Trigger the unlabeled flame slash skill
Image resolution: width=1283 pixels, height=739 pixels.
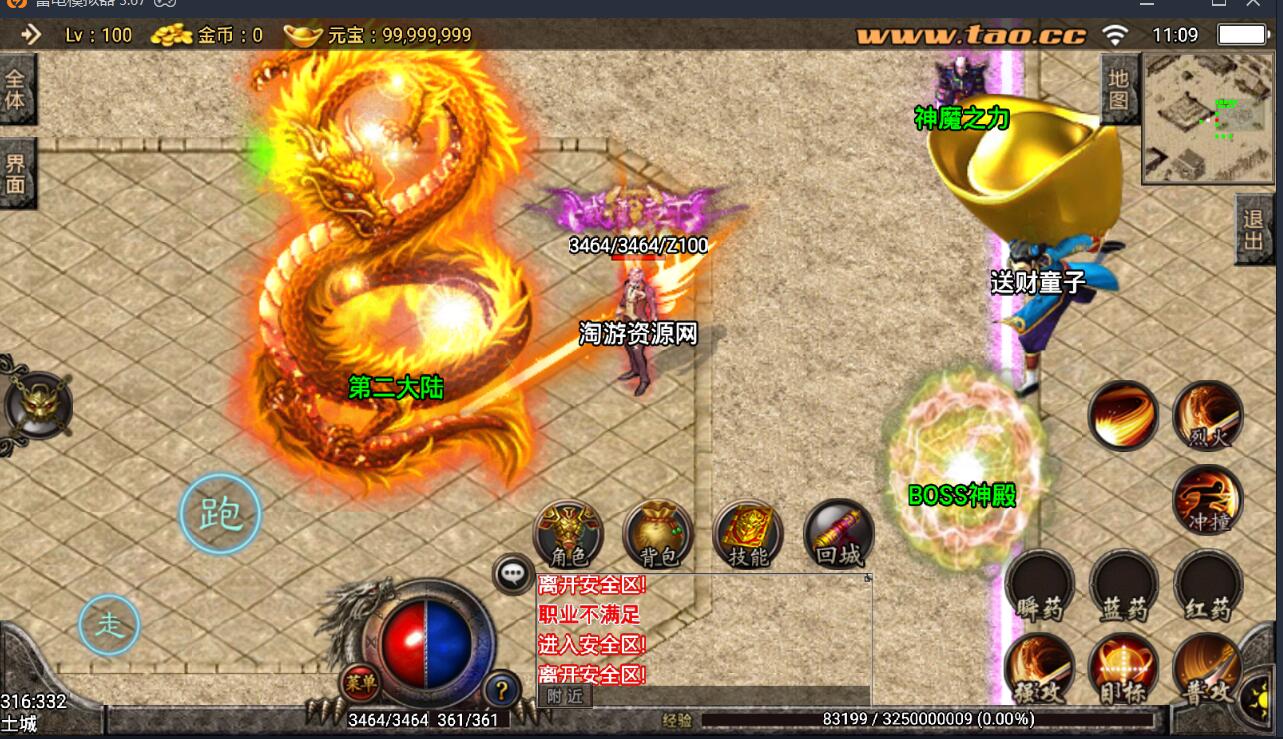pyautogui.click(x=1123, y=415)
